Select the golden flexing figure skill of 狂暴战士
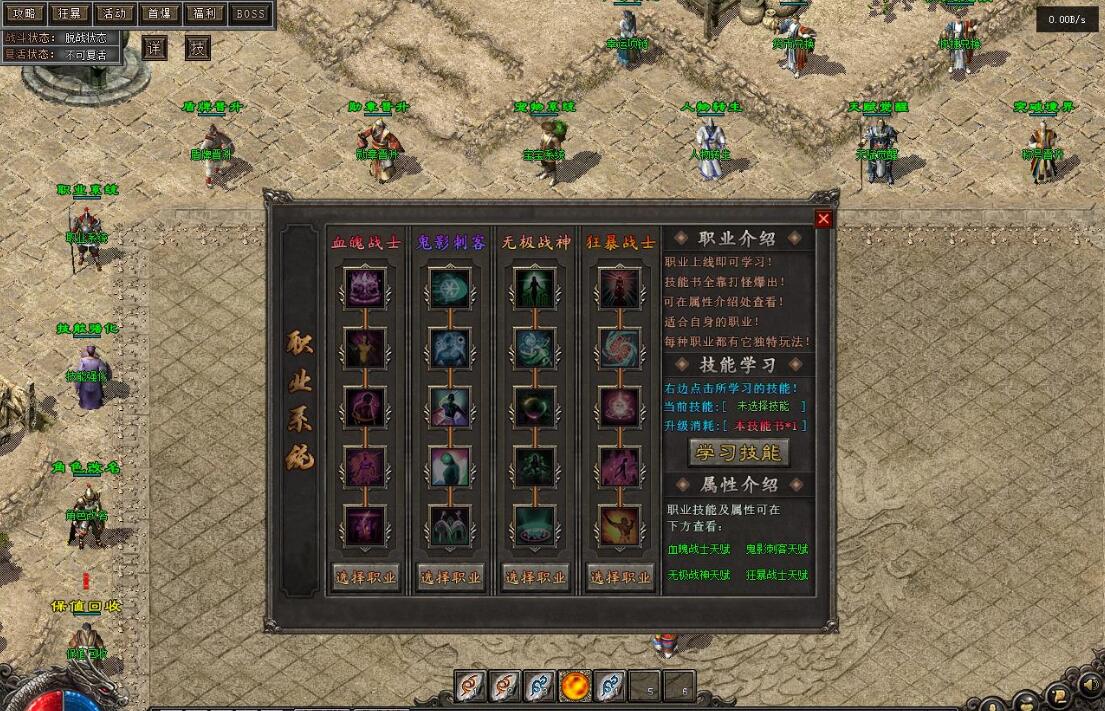Image resolution: width=1105 pixels, height=711 pixels. click(x=620, y=524)
